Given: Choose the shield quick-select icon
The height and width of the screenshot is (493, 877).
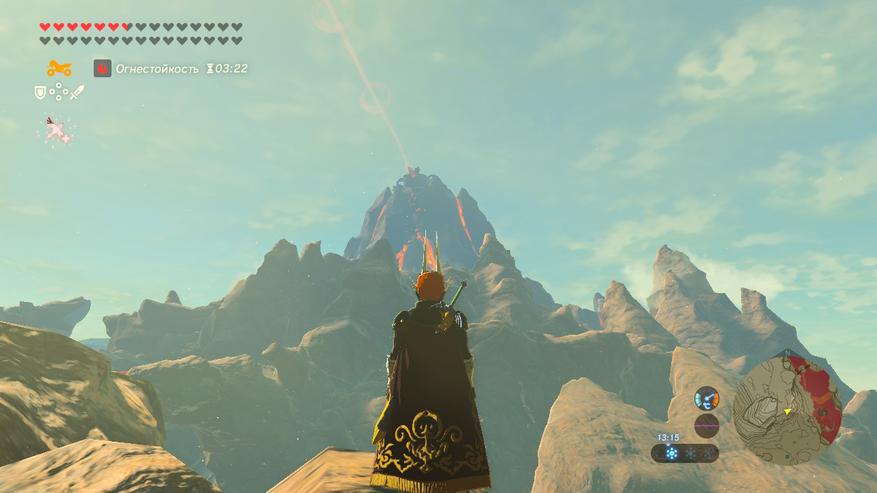Looking at the screenshot, I should pos(40,92).
